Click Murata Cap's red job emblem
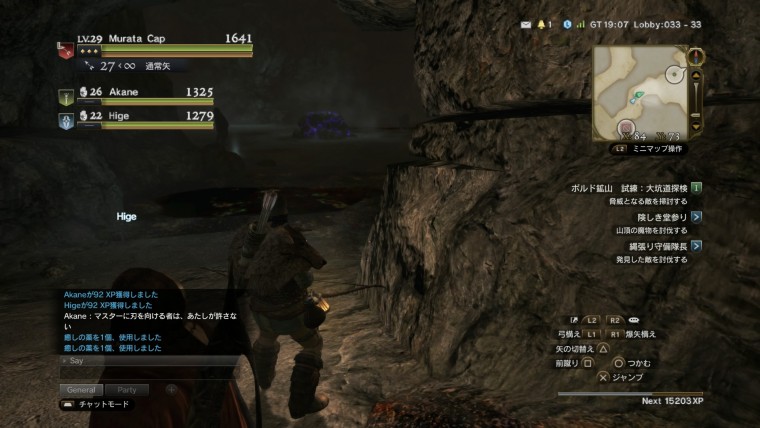 [x=65, y=52]
